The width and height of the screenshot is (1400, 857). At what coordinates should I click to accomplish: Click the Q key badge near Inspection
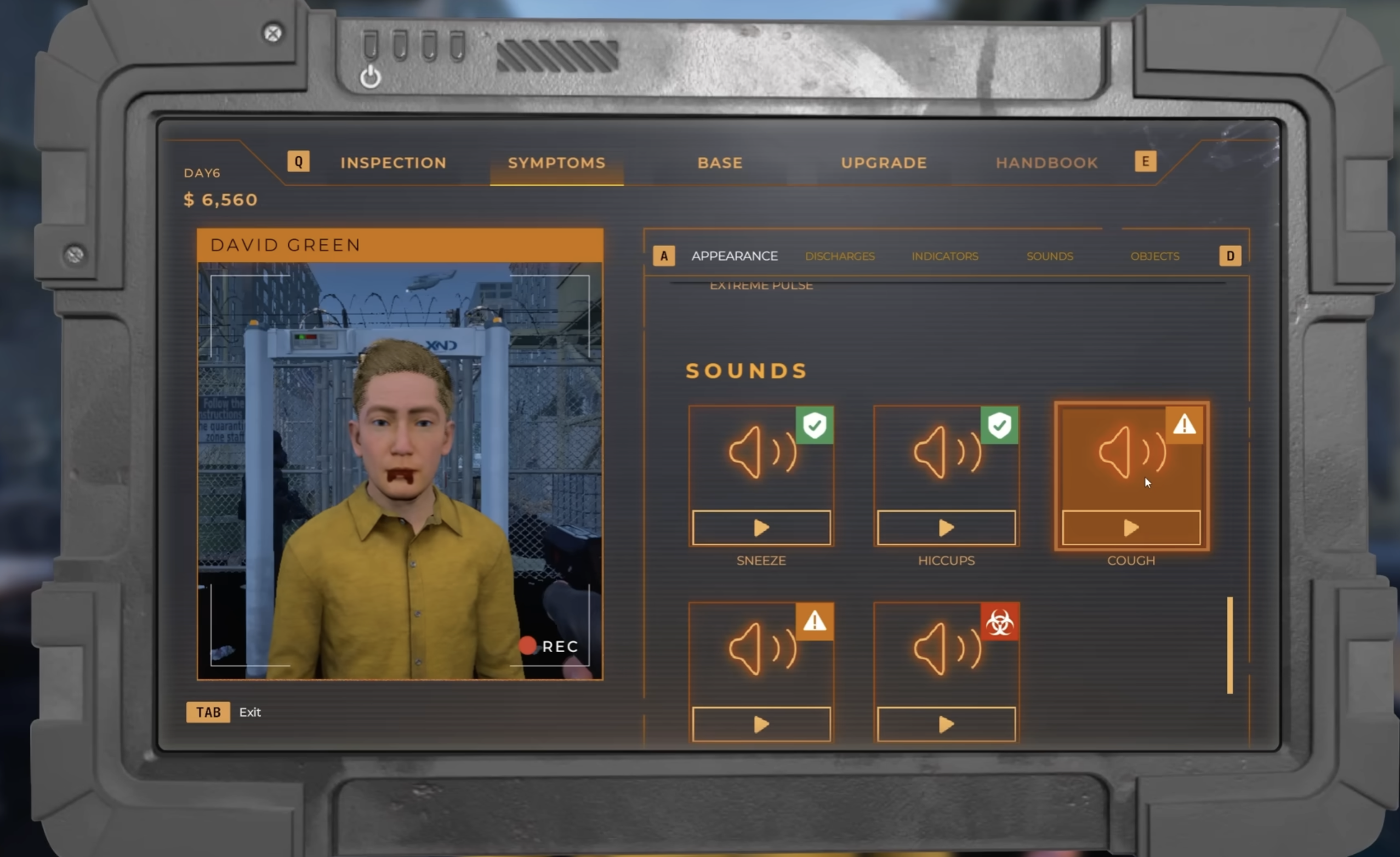pyautogui.click(x=298, y=161)
